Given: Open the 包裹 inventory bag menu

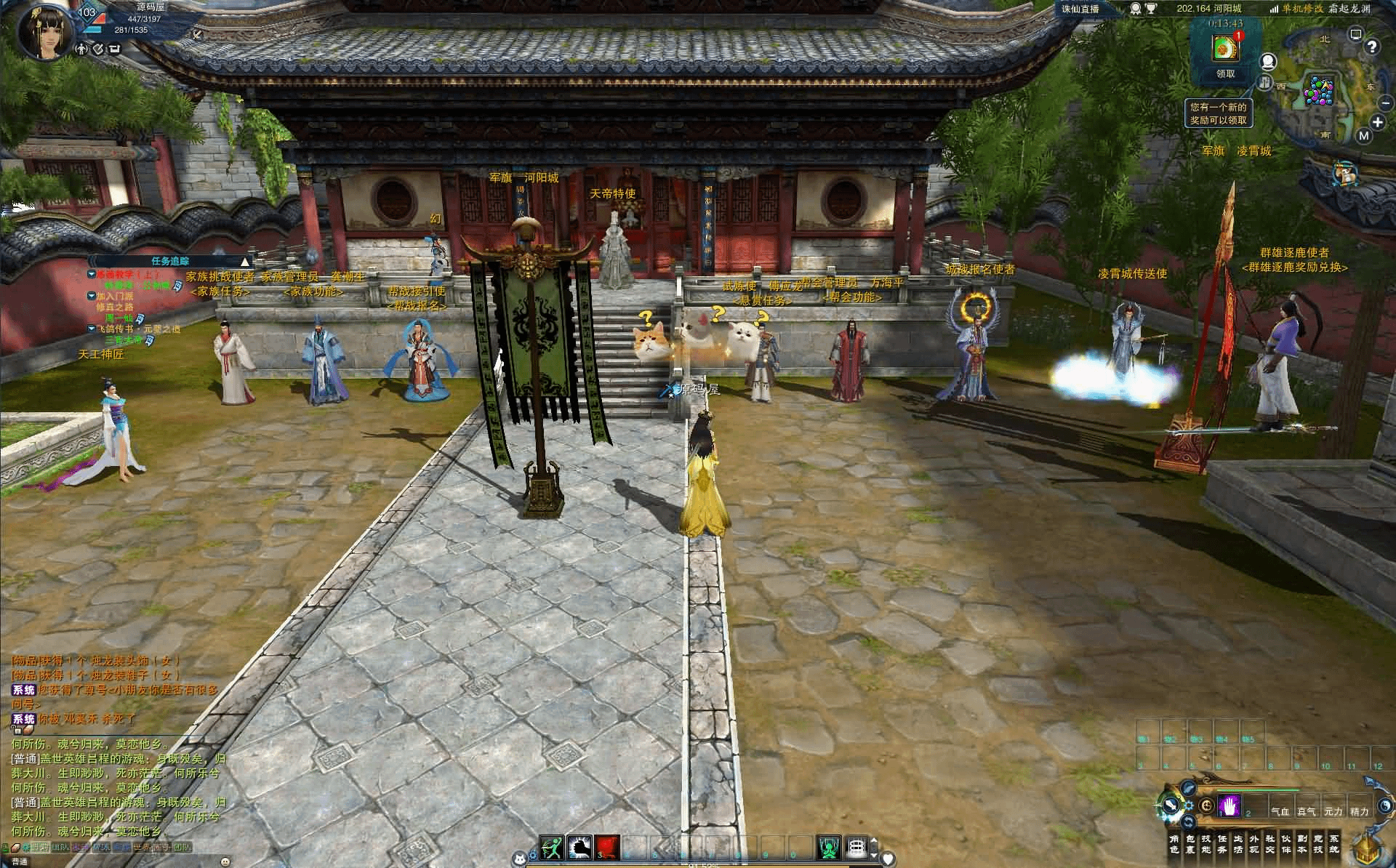Looking at the screenshot, I should 1190,843.
